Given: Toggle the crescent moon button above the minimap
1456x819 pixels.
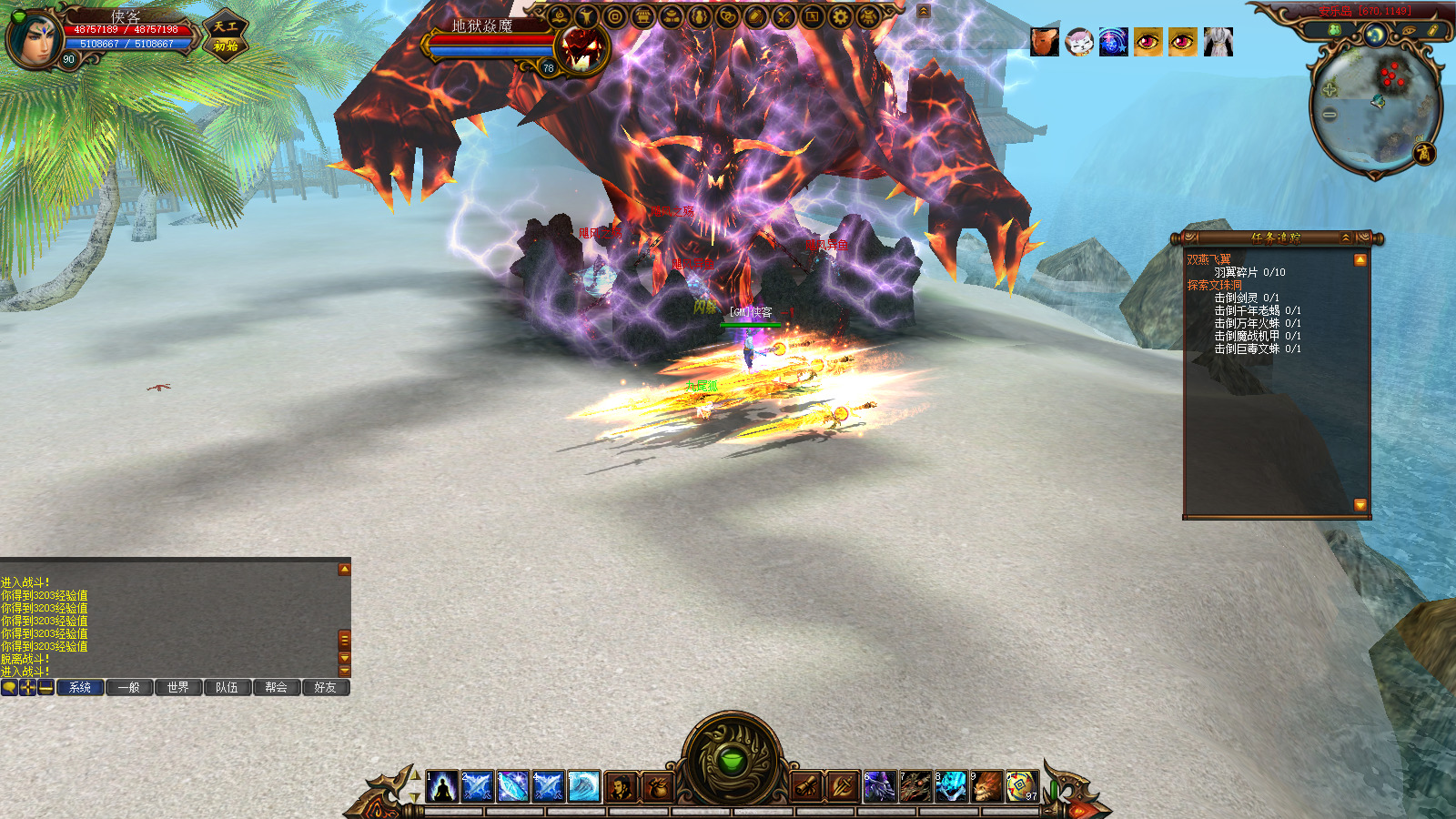Looking at the screenshot, I should [1375, 35].
